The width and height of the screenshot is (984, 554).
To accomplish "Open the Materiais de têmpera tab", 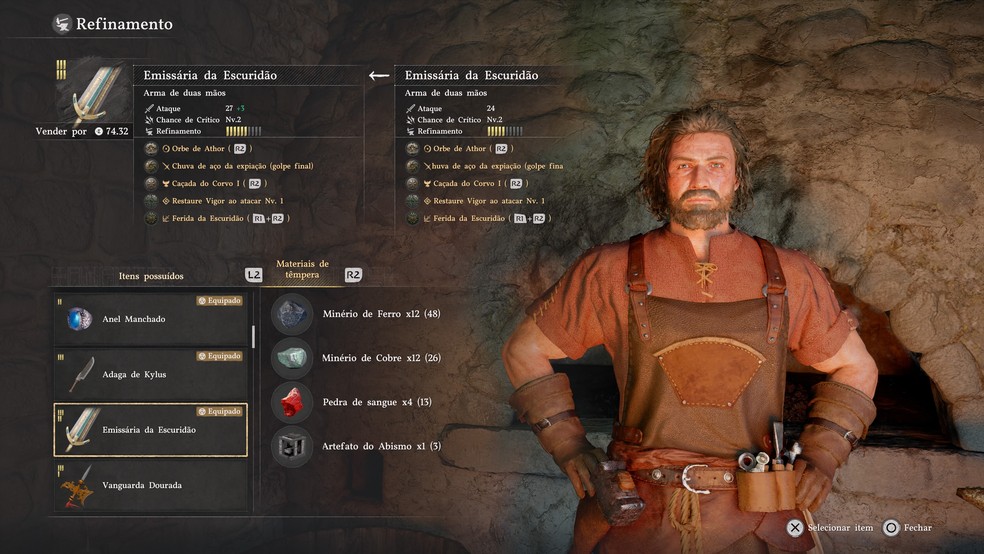I will point(302,269).
